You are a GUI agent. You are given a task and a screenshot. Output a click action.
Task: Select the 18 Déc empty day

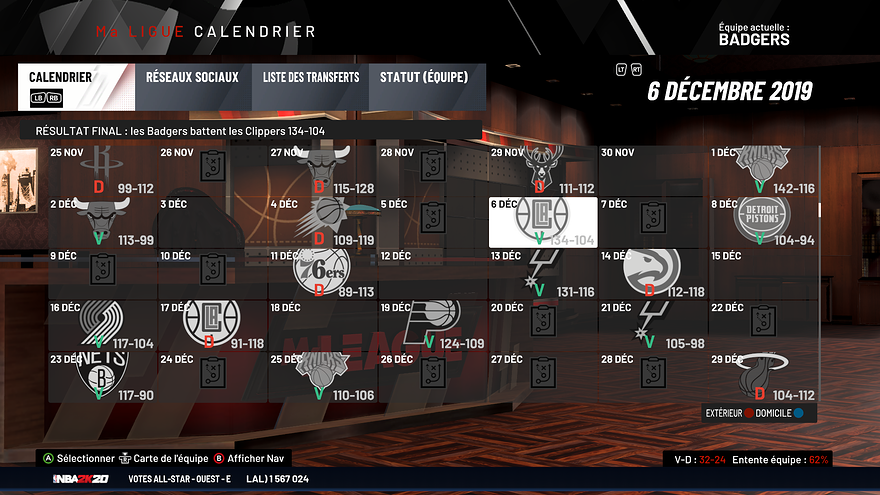tap(322, 324)
